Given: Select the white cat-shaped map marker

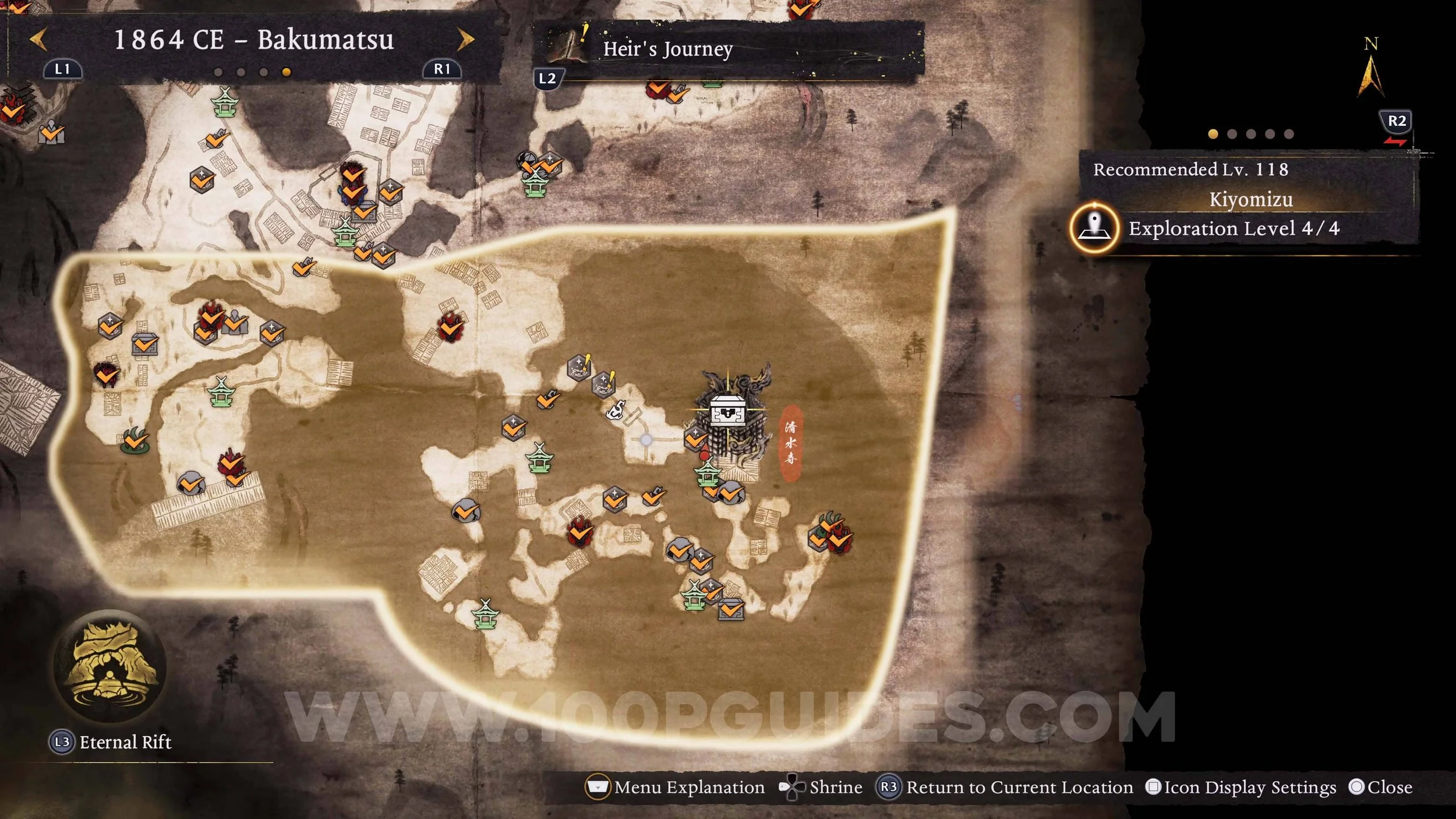Looking at the screenshot, I should [616, 409].
